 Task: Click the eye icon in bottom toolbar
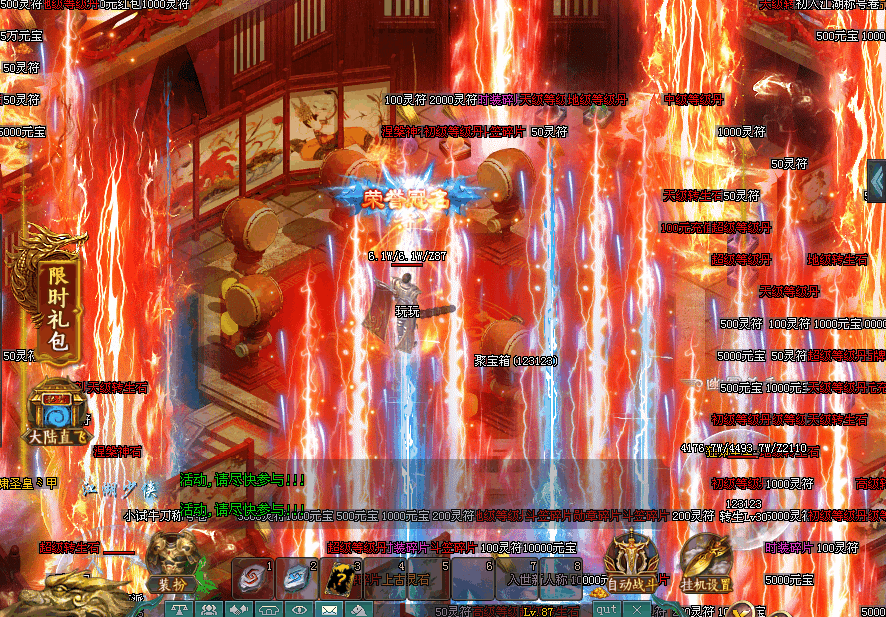click(298, 609)
